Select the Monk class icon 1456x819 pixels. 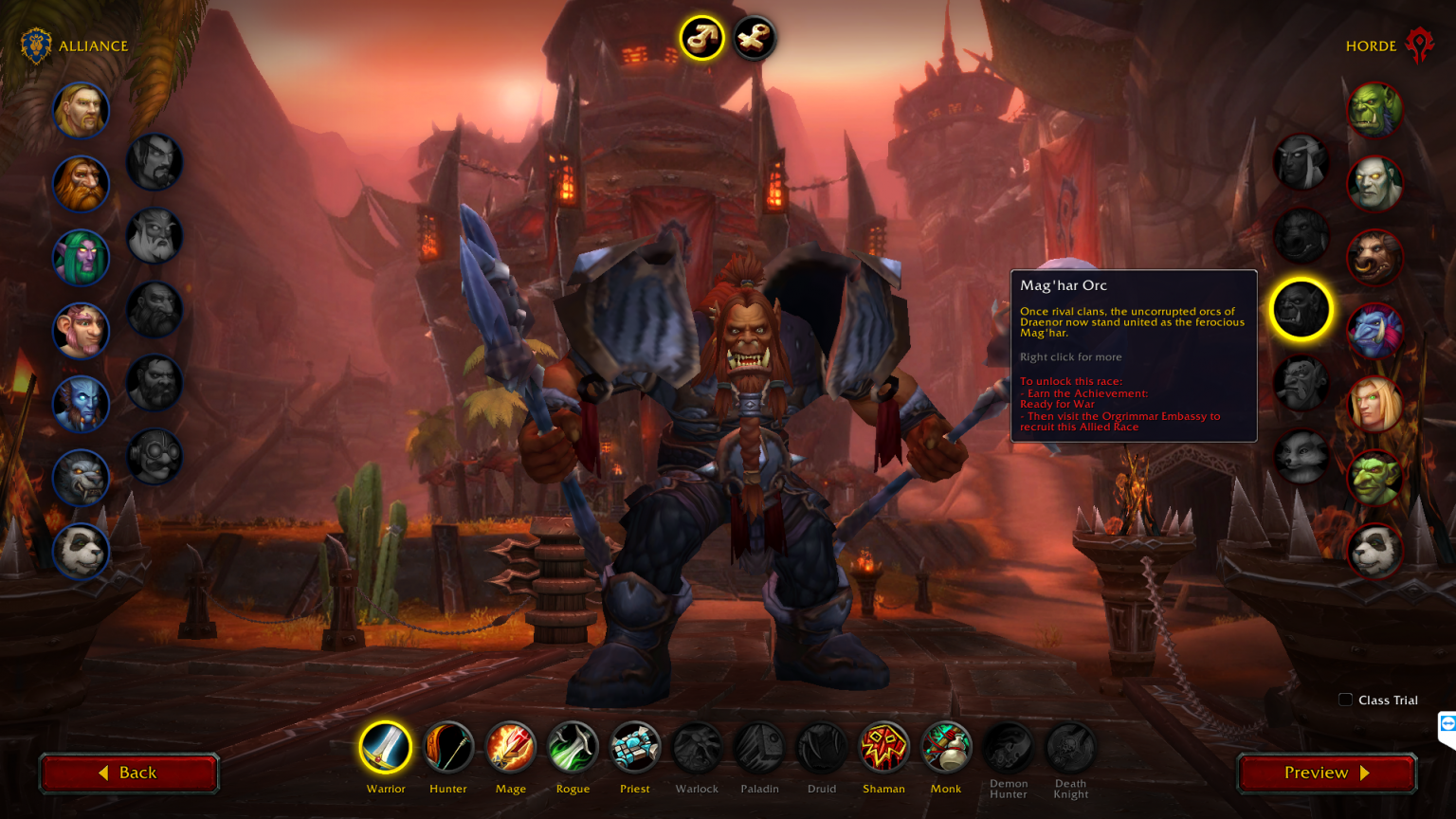(x=946, y=747)
